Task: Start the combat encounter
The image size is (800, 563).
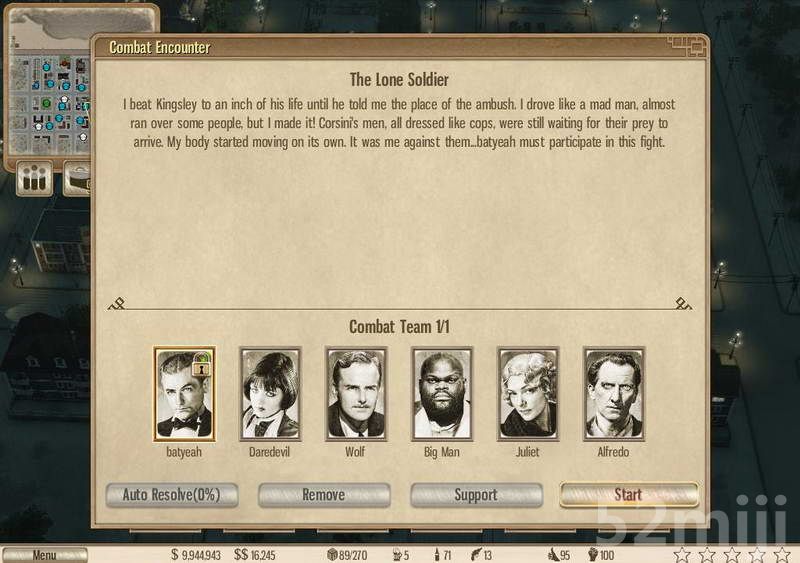Action: [628, 494]
